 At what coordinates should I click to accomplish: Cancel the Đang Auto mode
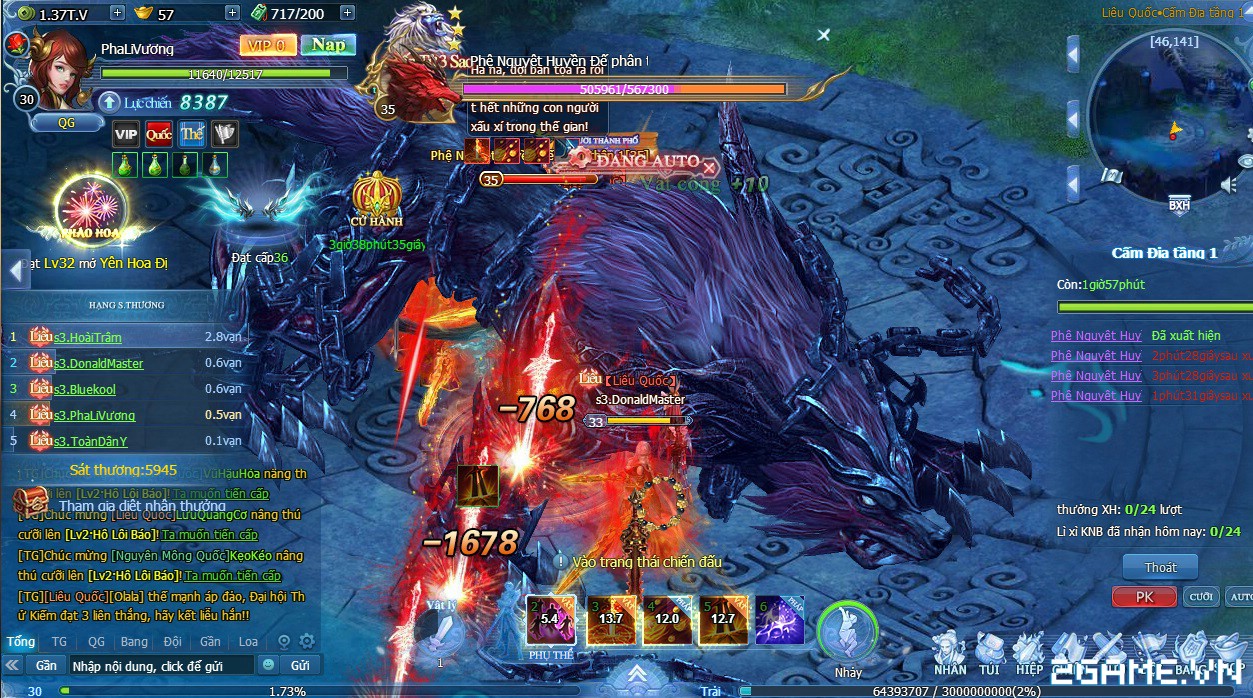[x=709, y=166]
